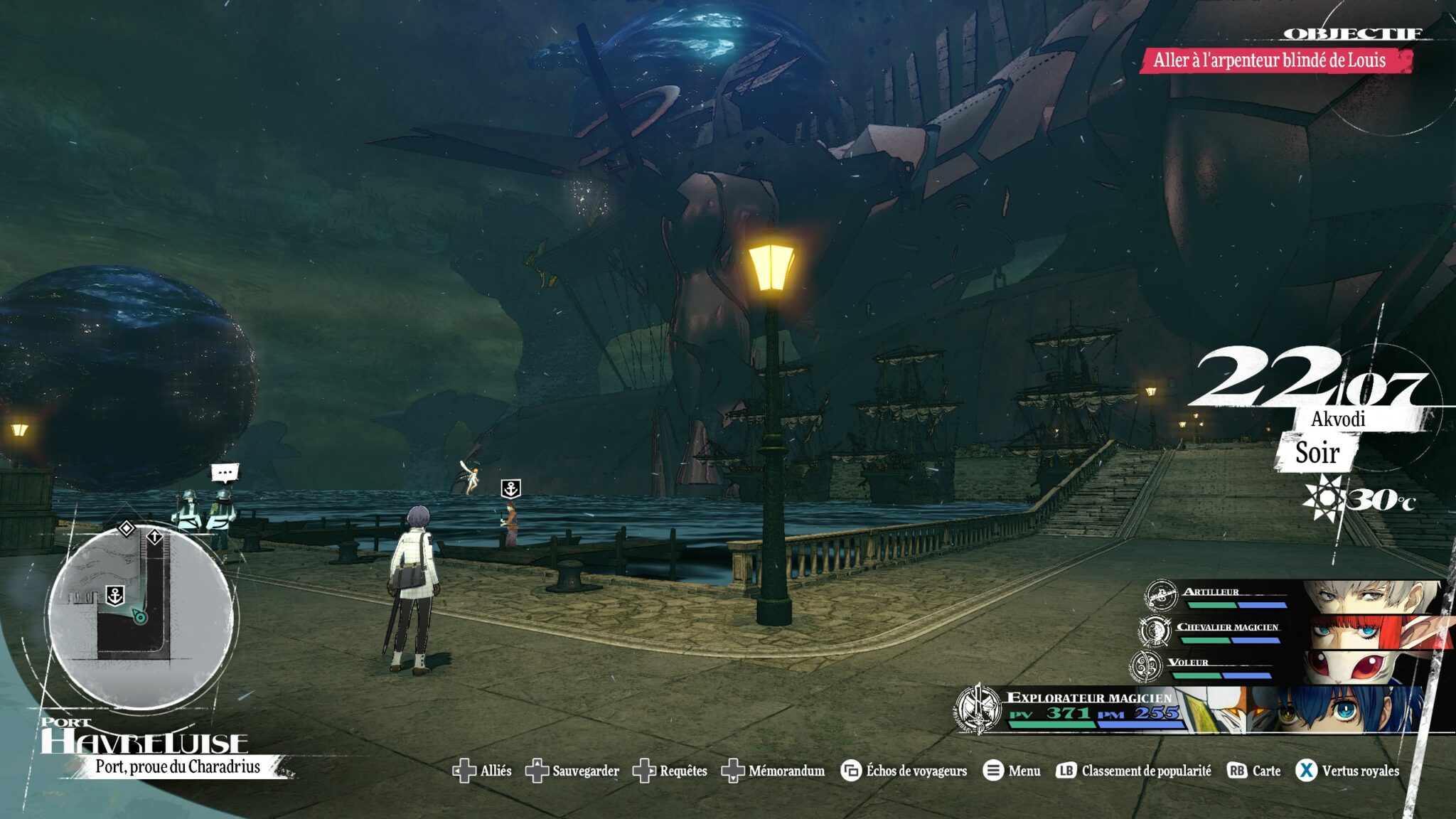
Task: Click the anchor marker above the dock NPC
Action: point(510,488)
